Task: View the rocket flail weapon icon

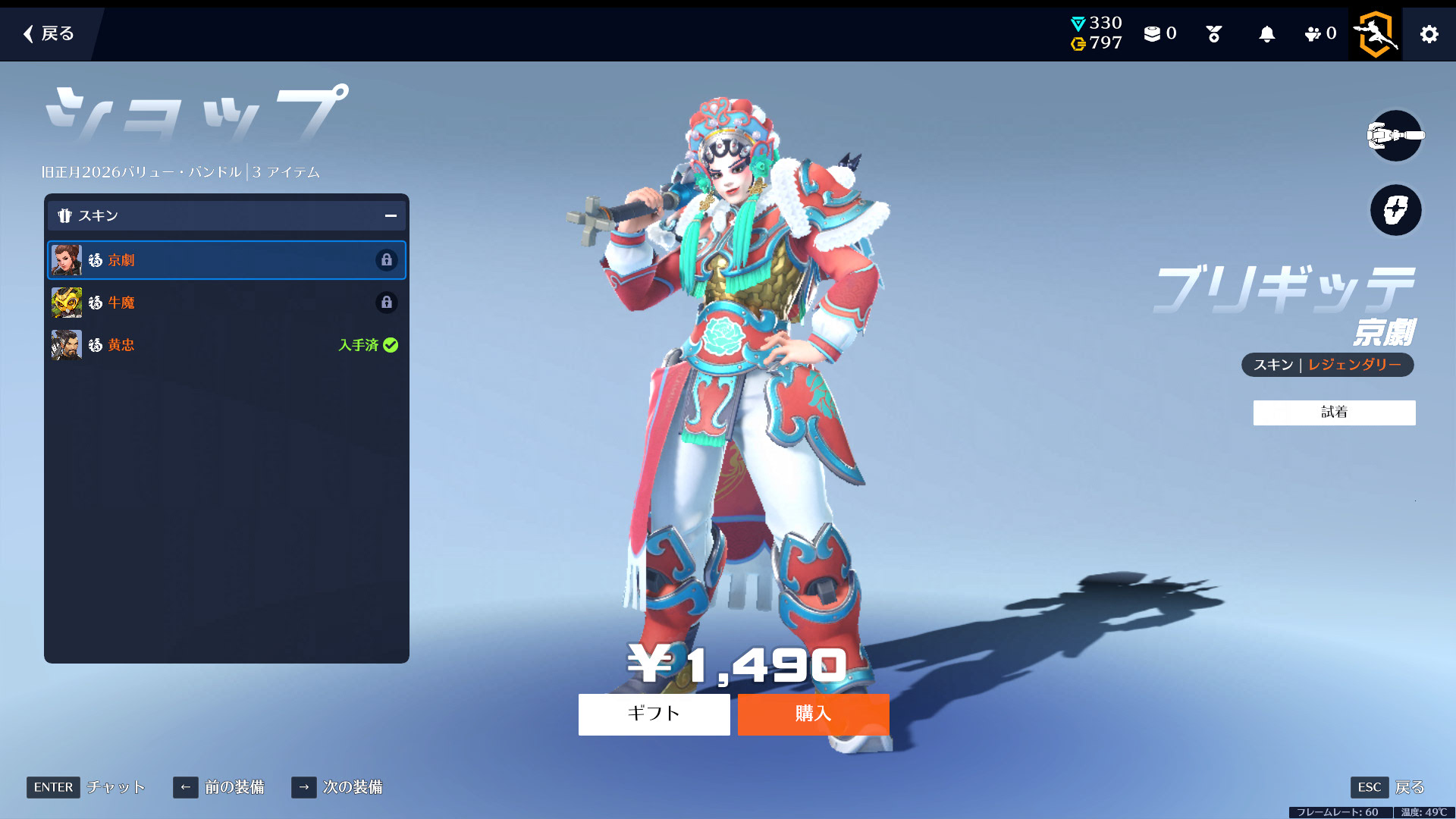Action: click(x=1395, y=136)
